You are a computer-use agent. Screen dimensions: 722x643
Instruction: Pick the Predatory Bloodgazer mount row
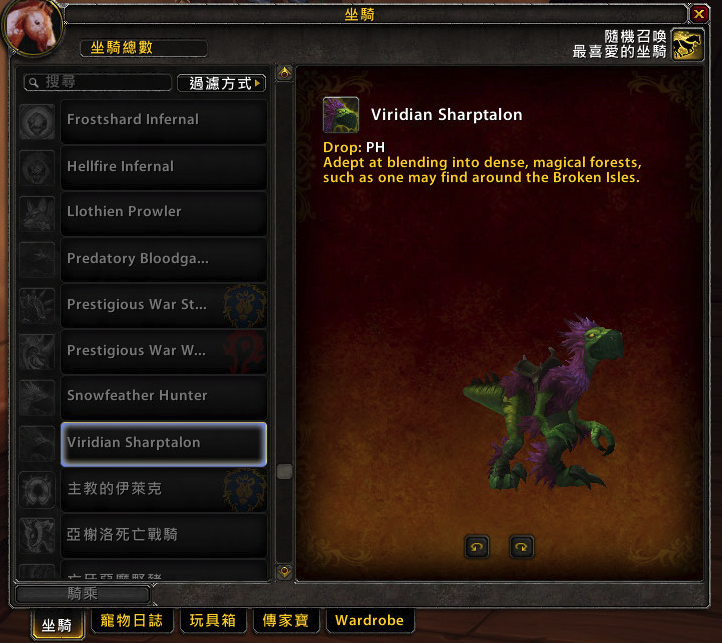(164, 258)
